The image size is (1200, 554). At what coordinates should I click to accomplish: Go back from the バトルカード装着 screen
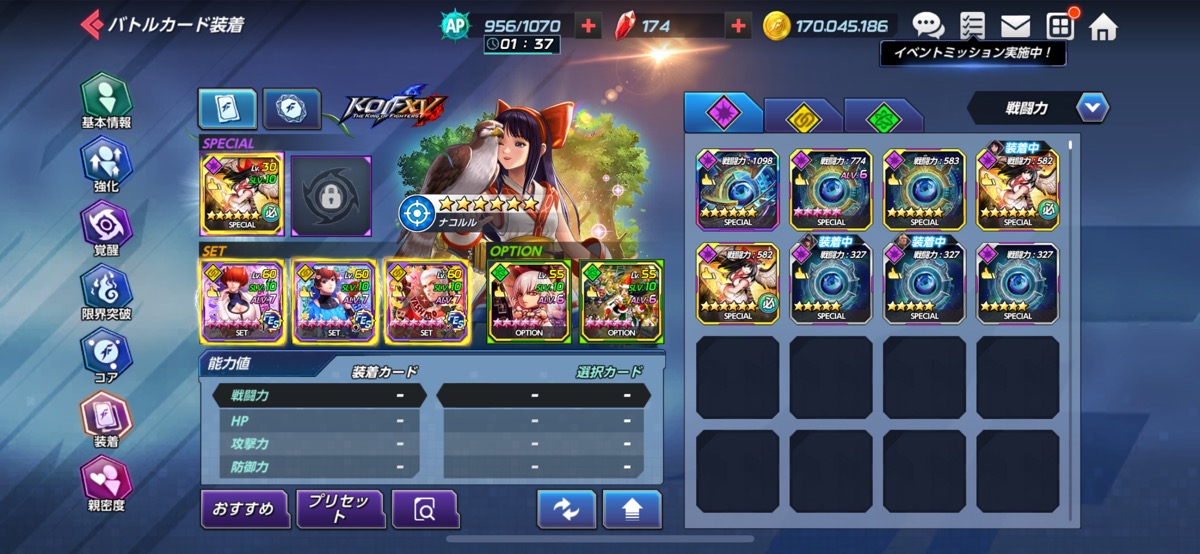93,24
